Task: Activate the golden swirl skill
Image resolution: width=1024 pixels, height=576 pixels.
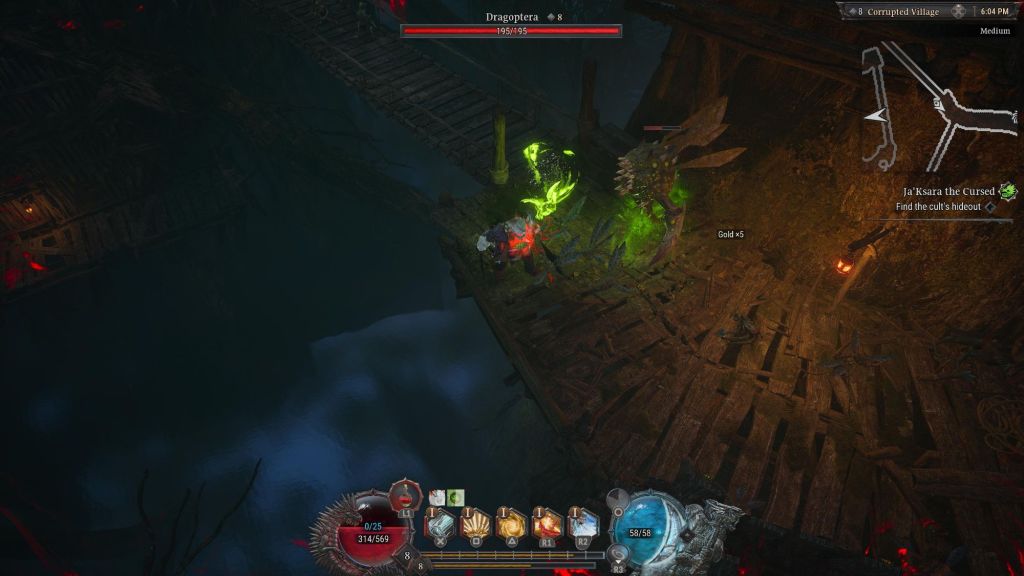Action: click(x=512, y=524)
